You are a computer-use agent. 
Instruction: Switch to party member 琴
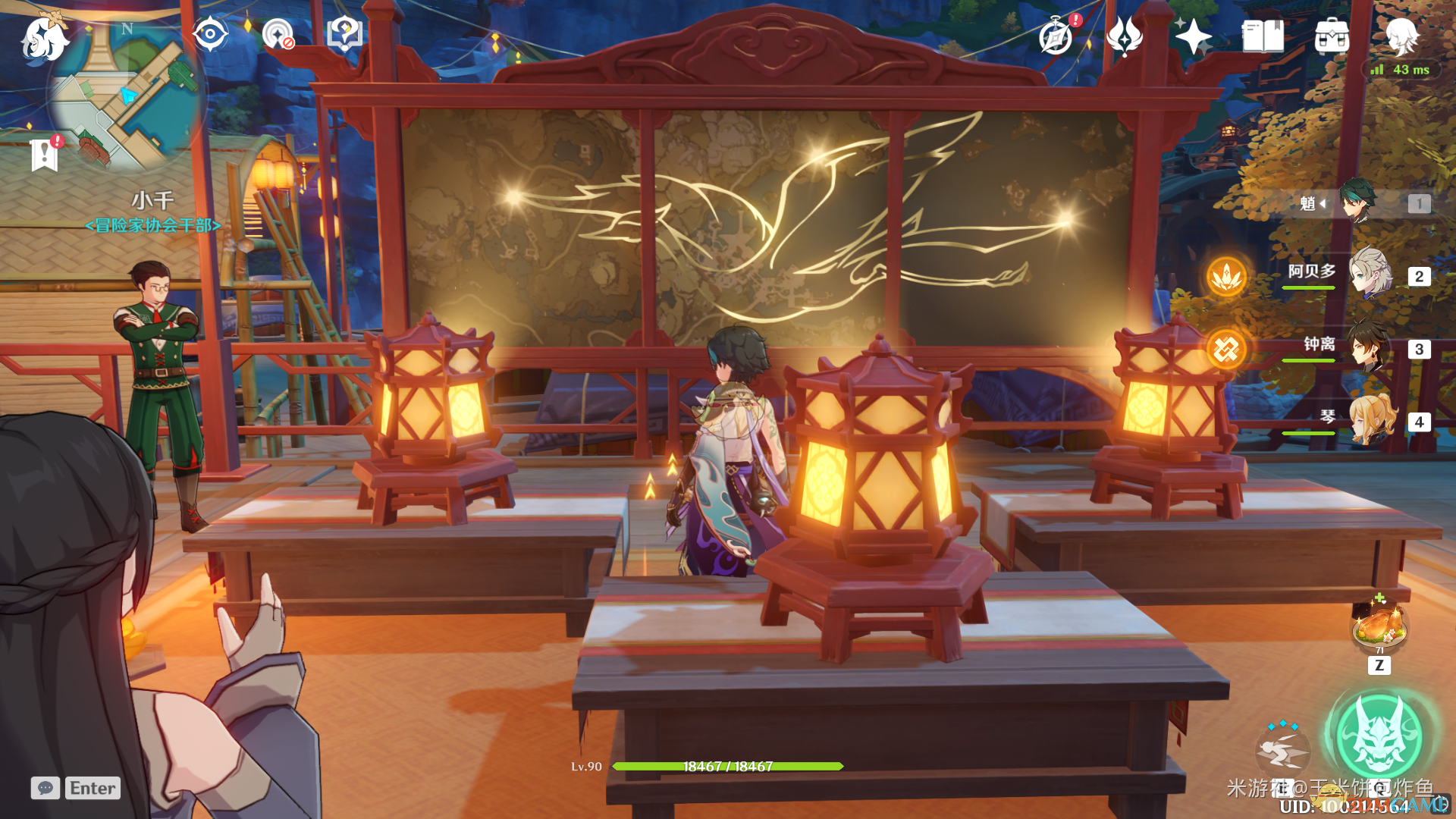tap(1370, 419)
